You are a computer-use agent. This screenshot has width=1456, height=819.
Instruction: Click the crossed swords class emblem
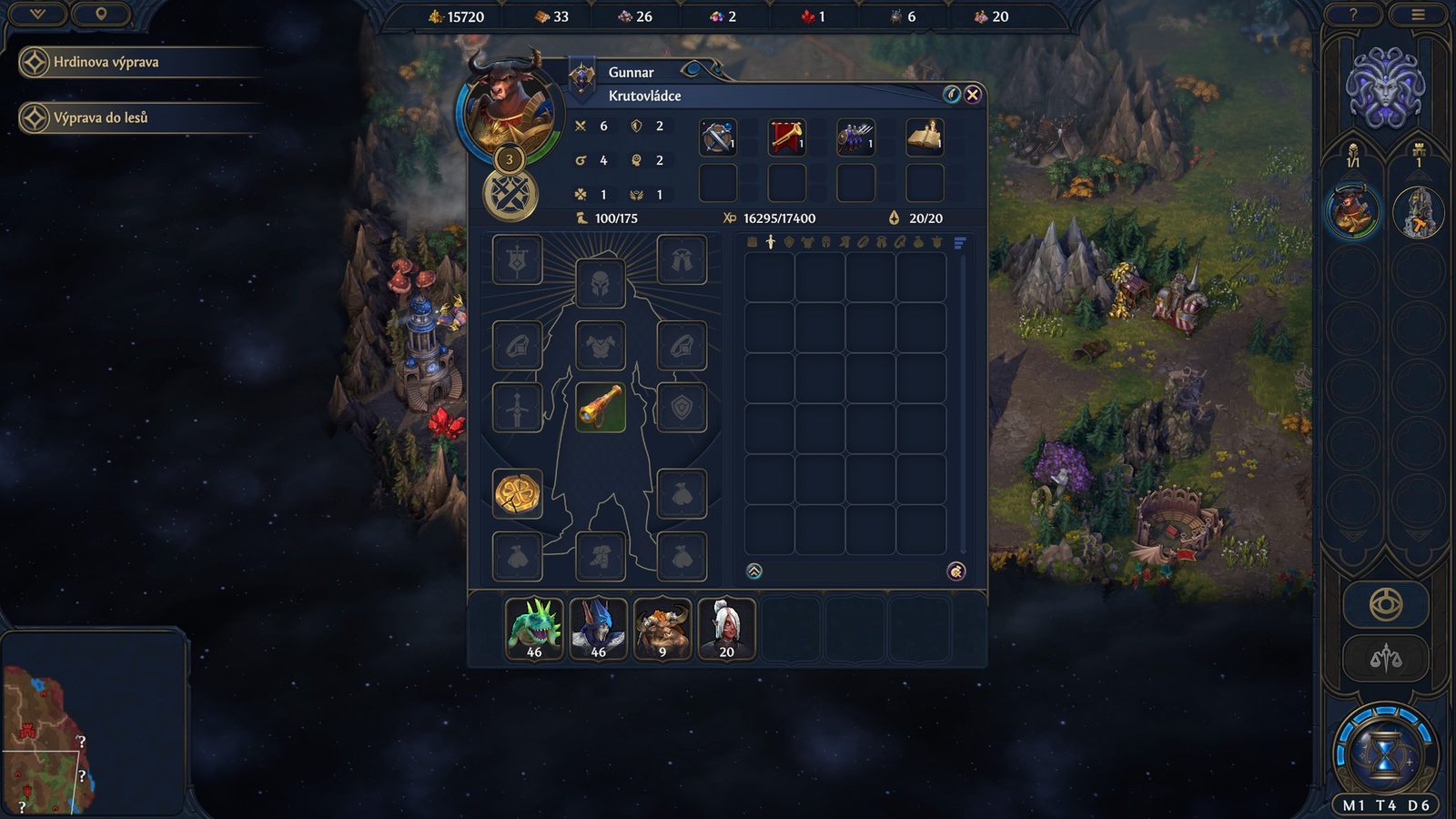click(511, 196)
